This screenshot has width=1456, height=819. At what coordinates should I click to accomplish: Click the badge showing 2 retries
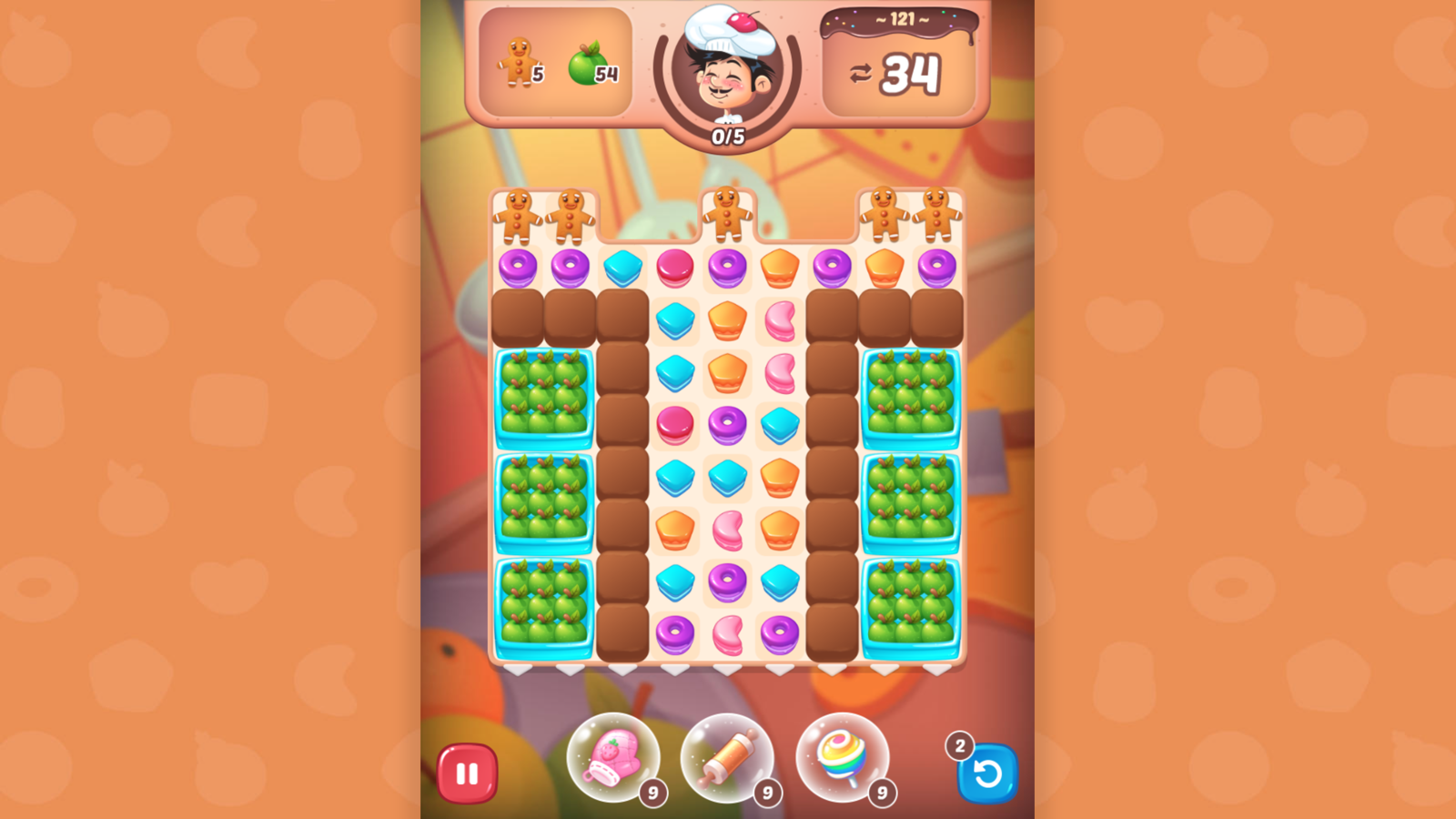click(960, 746)
